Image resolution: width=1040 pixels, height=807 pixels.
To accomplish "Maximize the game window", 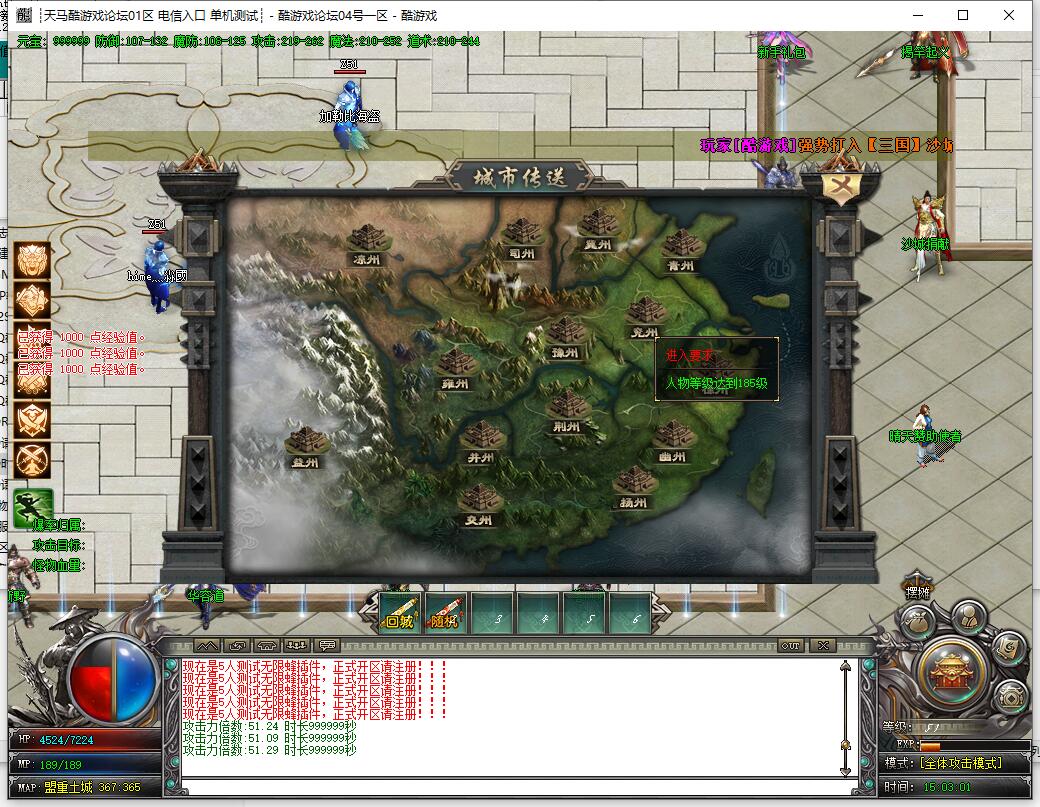I will click(x=963, y=15).
